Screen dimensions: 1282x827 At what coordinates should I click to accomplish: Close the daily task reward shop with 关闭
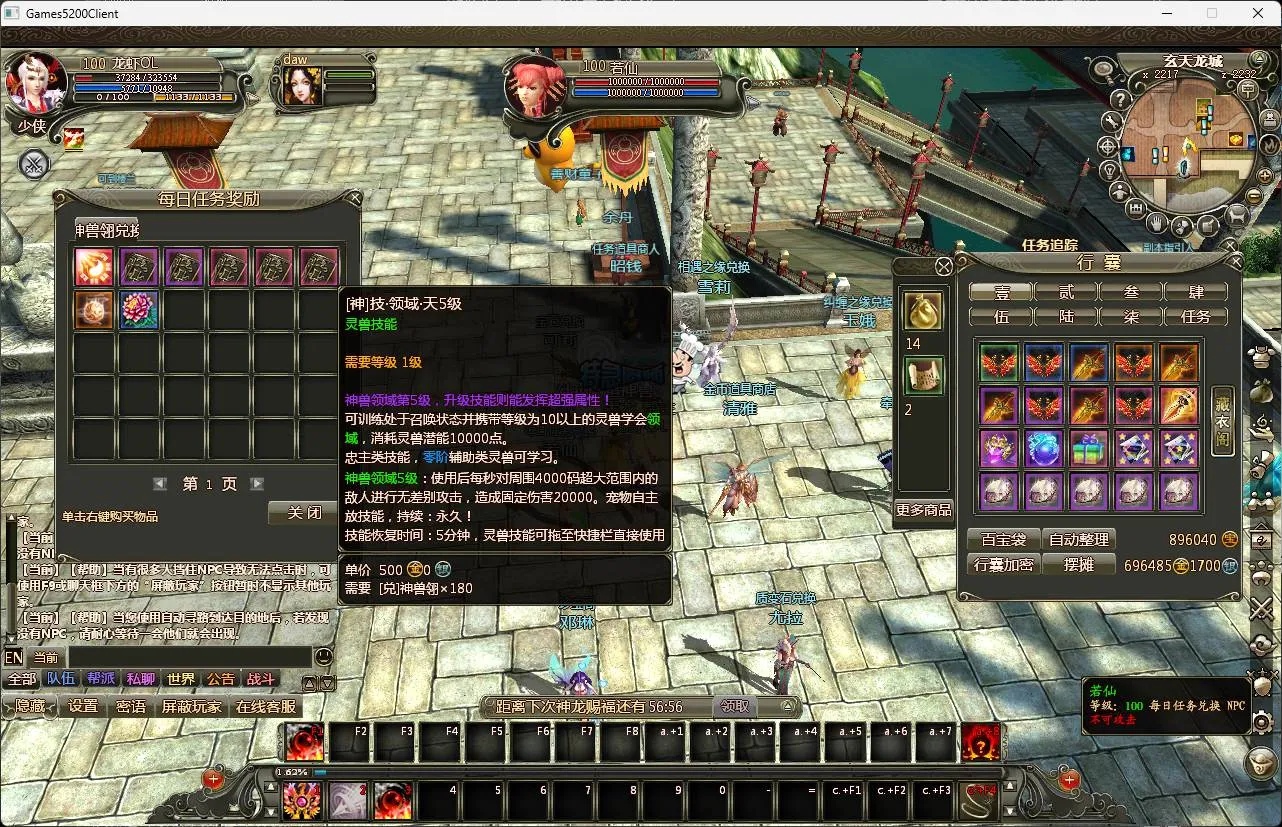point(304,513)
